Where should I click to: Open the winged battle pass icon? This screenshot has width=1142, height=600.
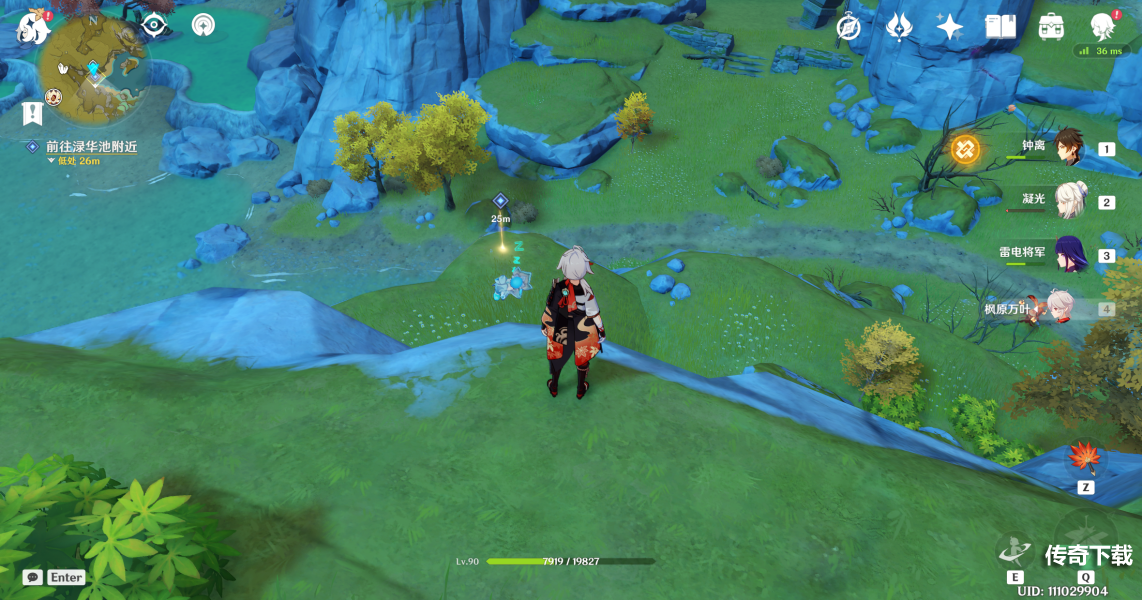(x=899, y=27)
